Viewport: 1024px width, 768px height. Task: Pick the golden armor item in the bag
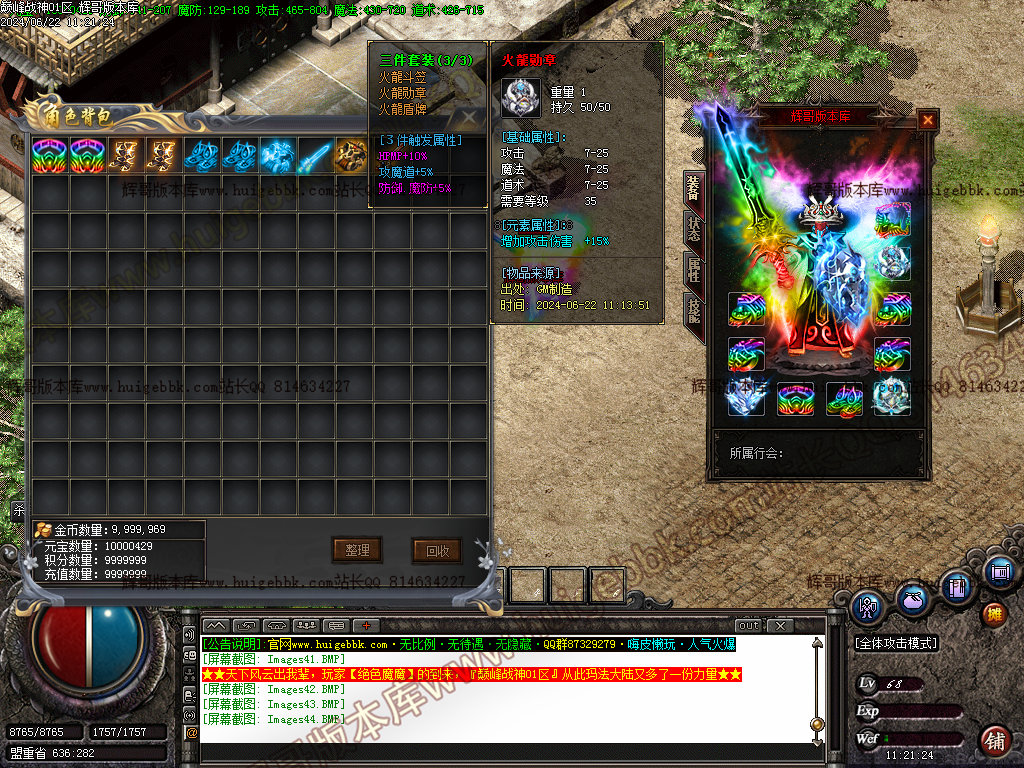[x=351, y=155]
